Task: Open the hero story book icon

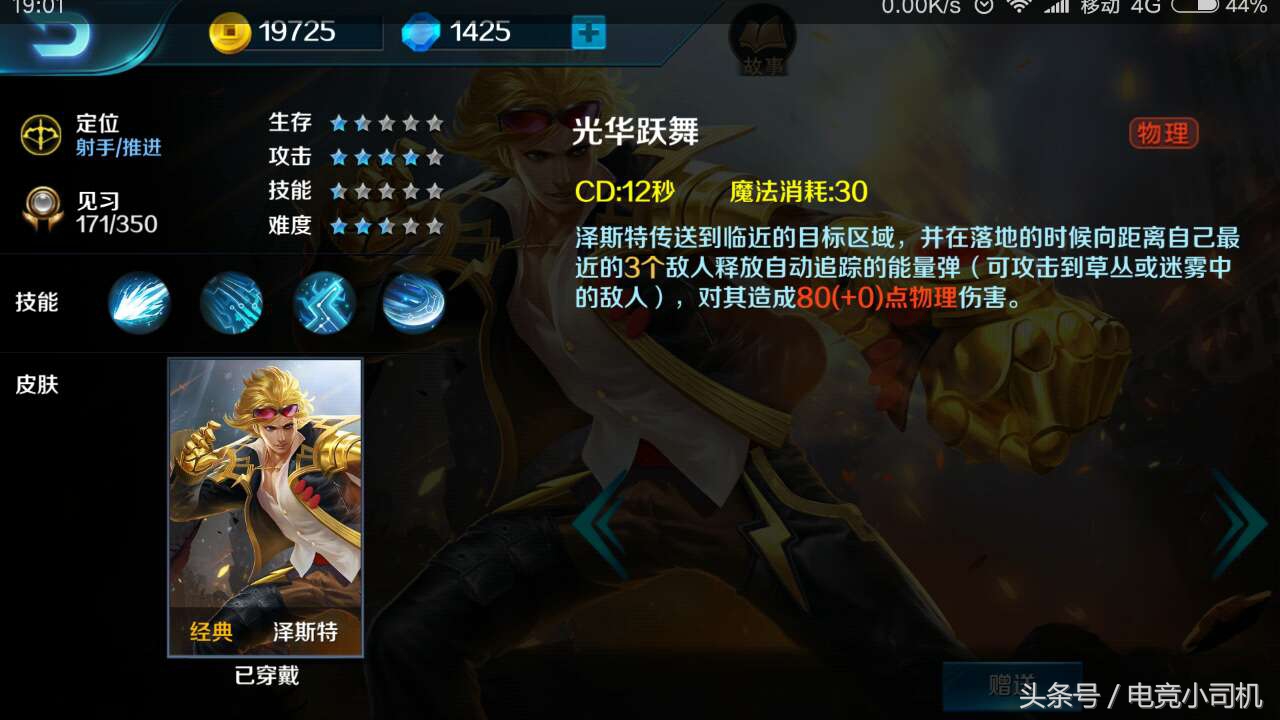Action: click(x=763, y=40)
